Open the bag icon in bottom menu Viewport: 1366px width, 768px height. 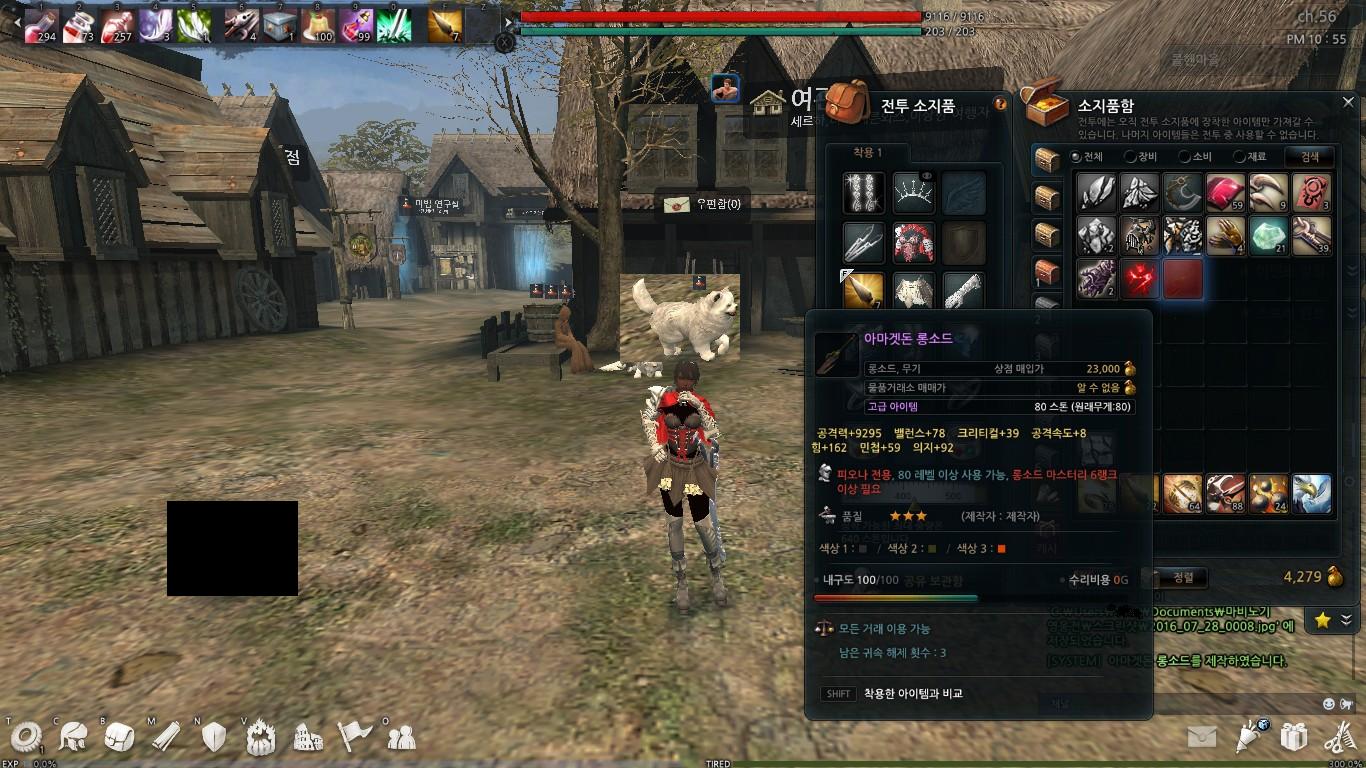[x=119, y=737]
